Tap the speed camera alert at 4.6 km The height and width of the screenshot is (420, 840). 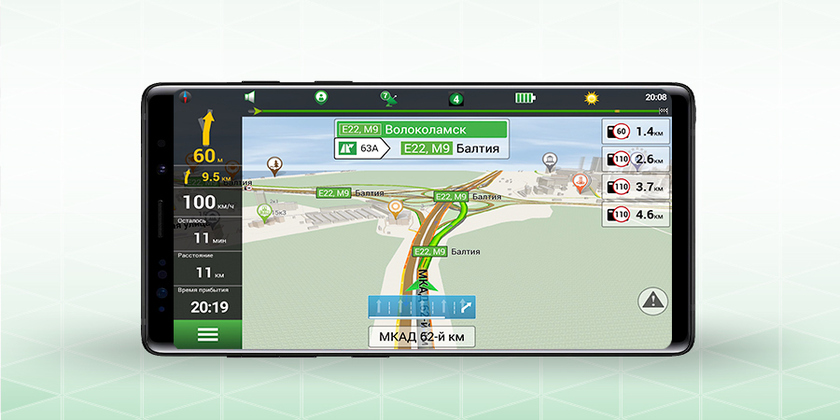pyautogui.click(x=634, y=213)
